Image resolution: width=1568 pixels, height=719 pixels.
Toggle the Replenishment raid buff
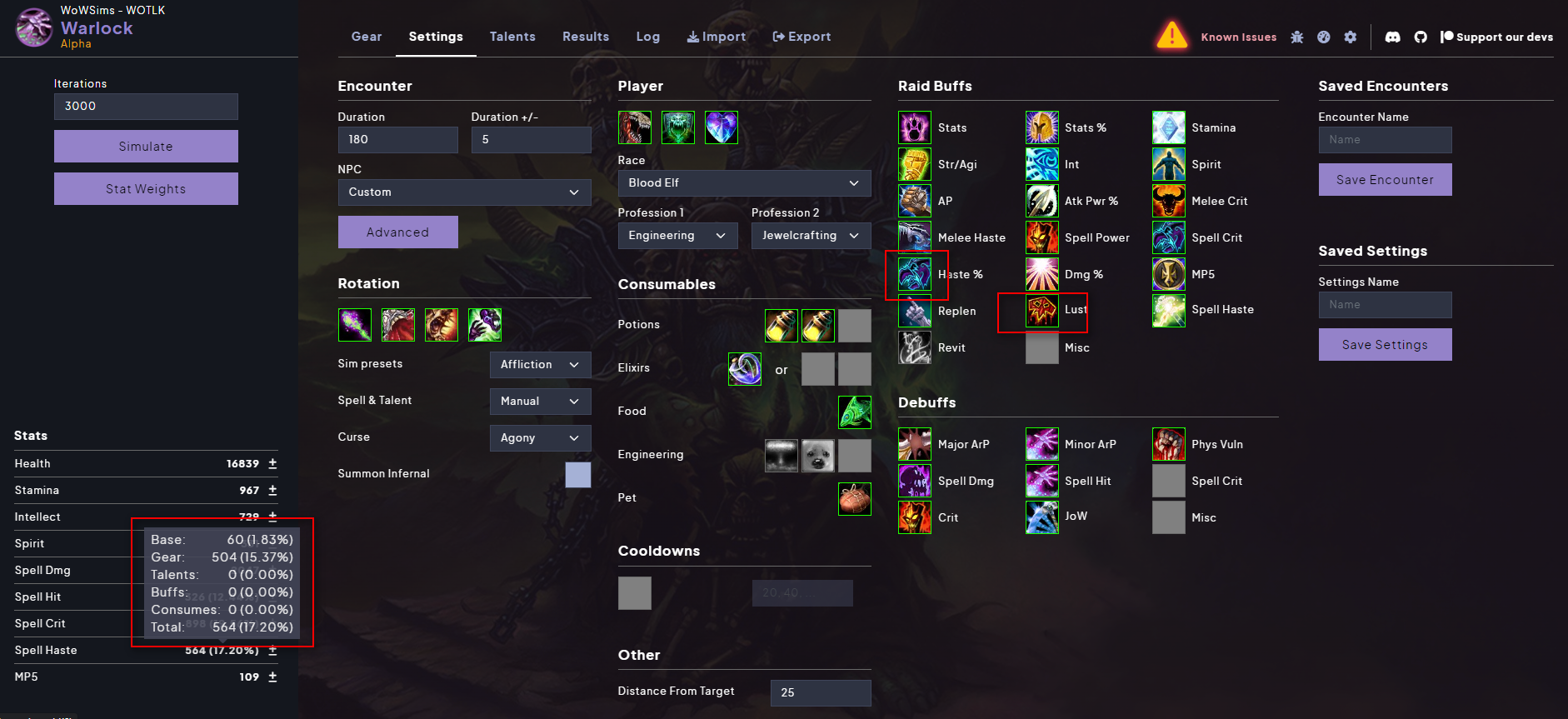(914, 311)
